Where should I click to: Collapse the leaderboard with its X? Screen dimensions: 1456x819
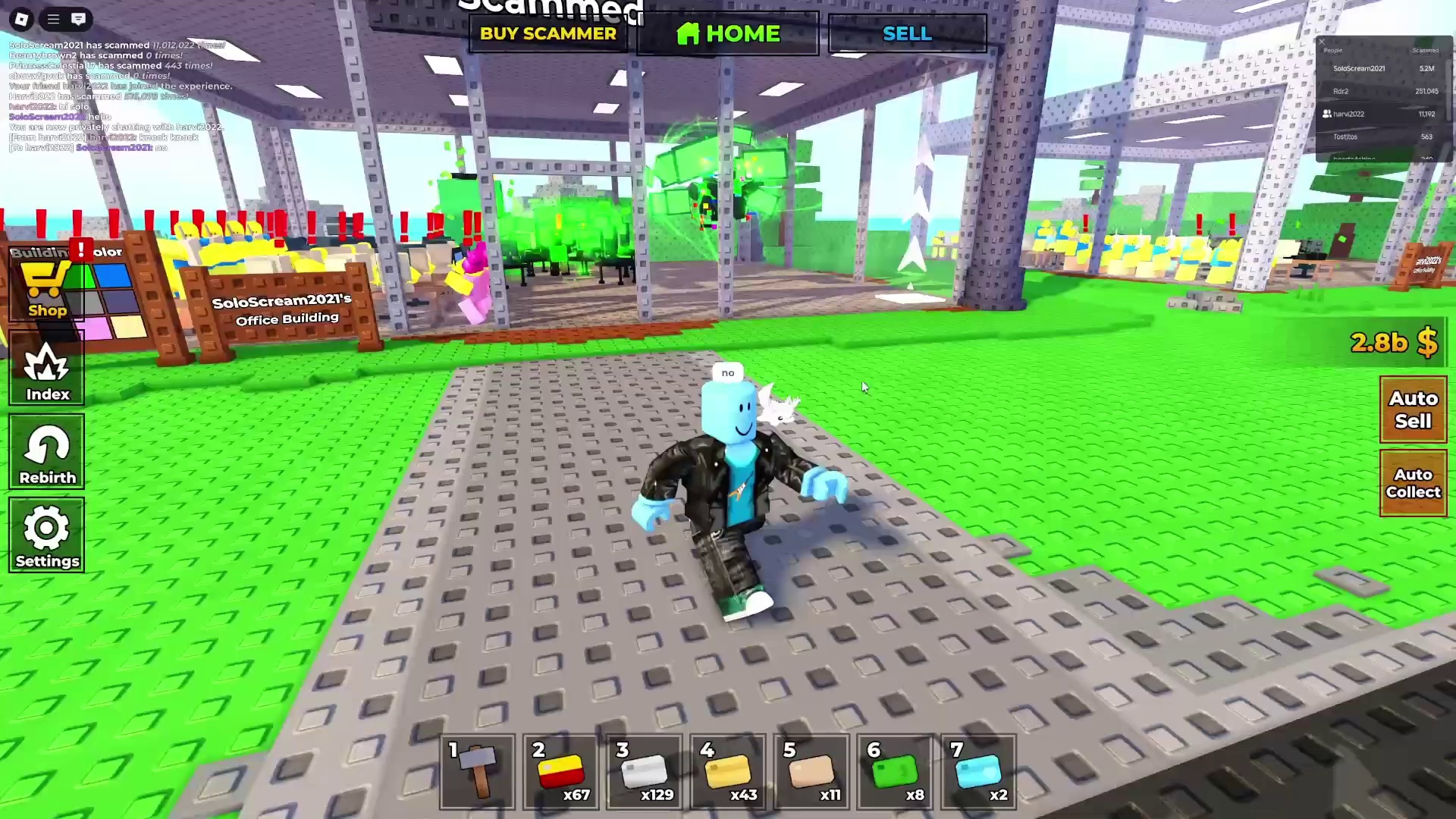[x=1322, y=42]
